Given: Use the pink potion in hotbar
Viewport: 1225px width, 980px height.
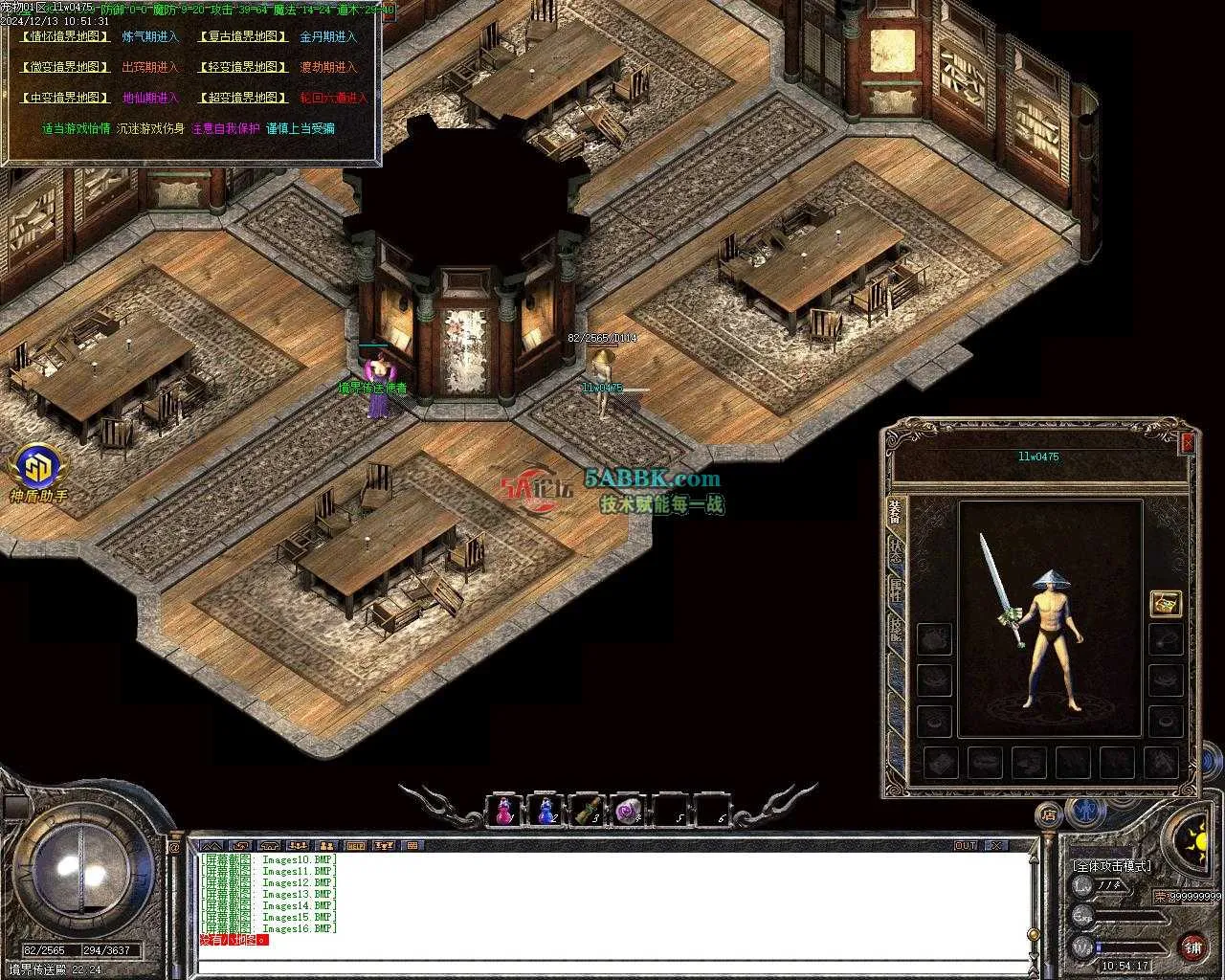Looking at the screenshot, I should (x=504, y=811).
